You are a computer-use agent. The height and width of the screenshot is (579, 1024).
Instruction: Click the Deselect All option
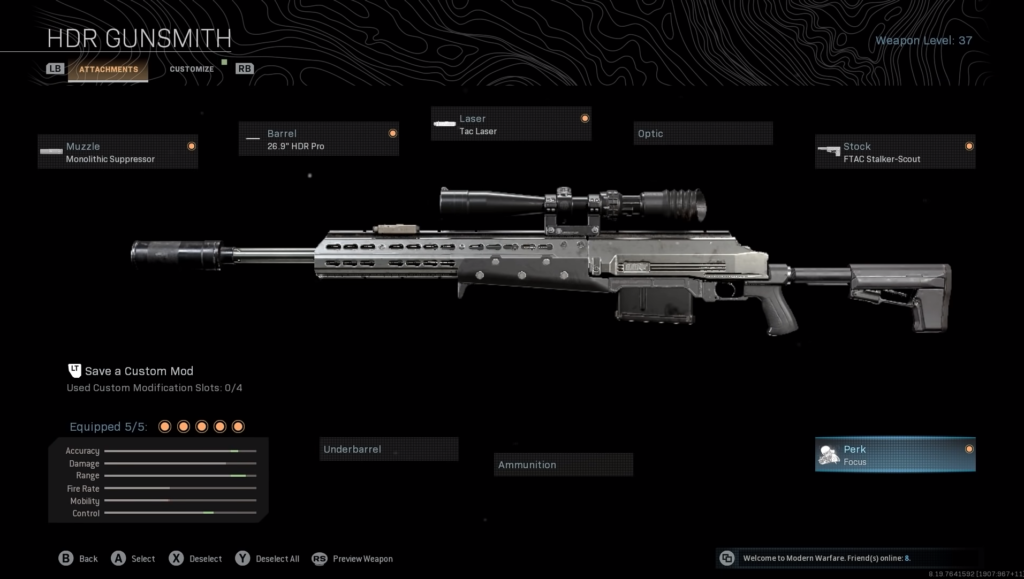point(269,559)
